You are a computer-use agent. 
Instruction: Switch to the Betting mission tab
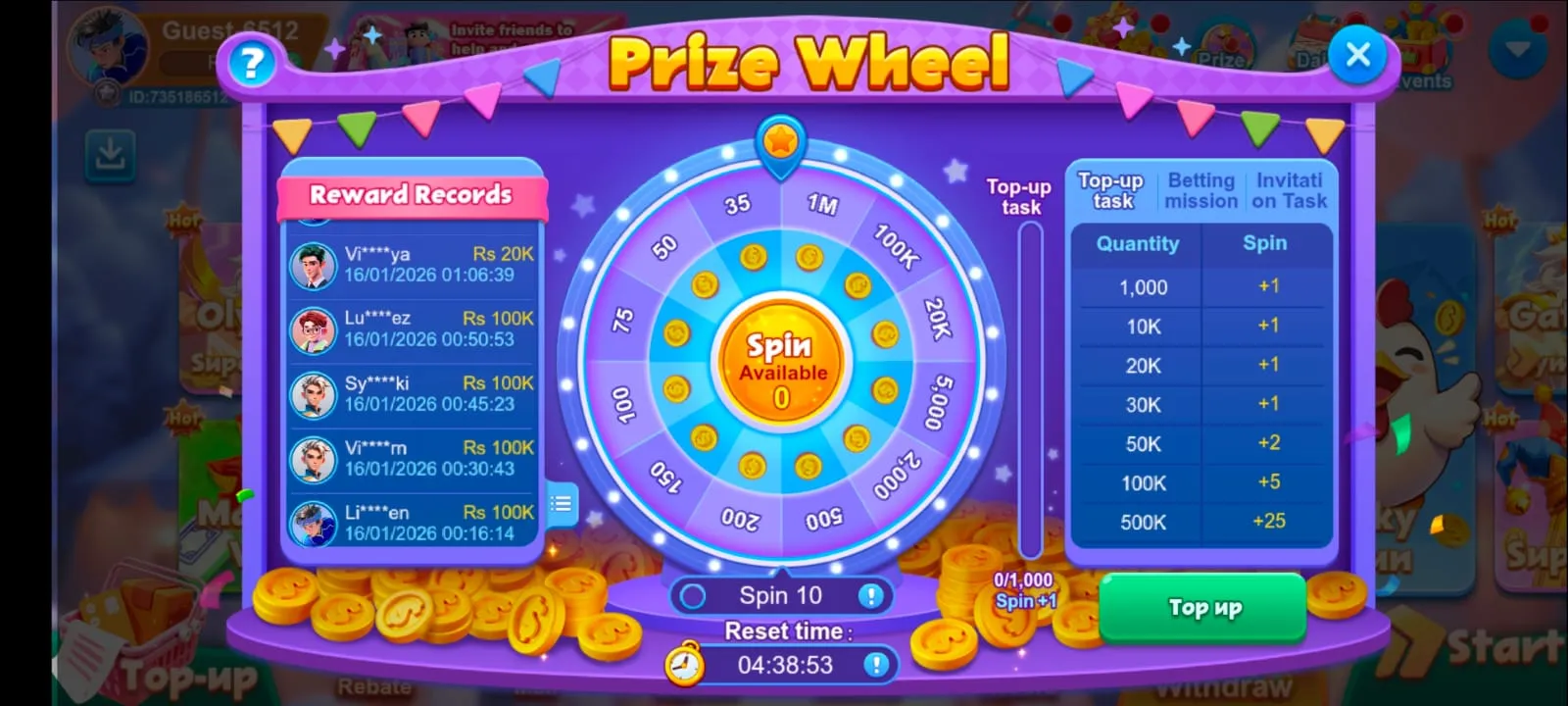1201,189
